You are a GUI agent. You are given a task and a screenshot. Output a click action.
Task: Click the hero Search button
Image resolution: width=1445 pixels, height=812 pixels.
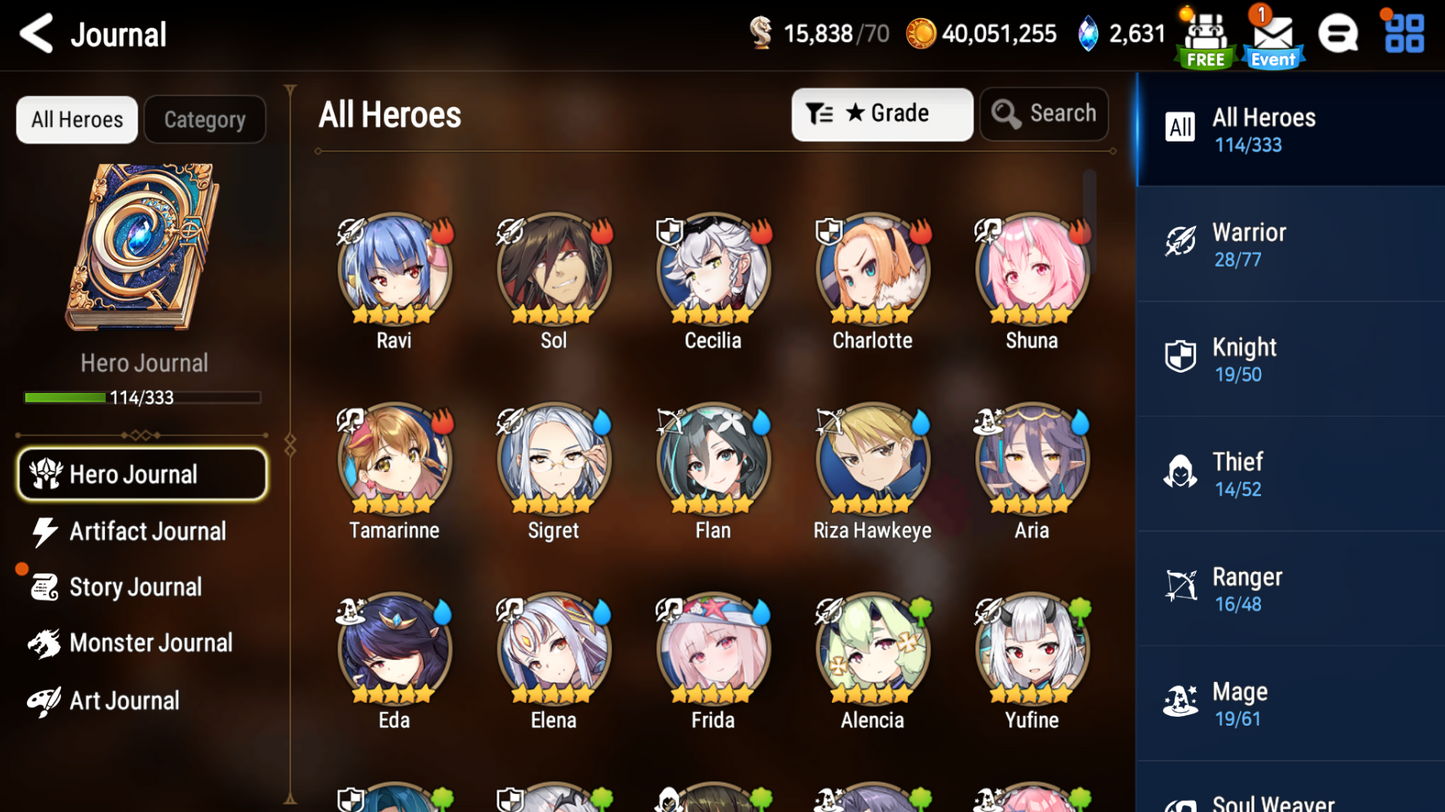(x=1044, y=114)
